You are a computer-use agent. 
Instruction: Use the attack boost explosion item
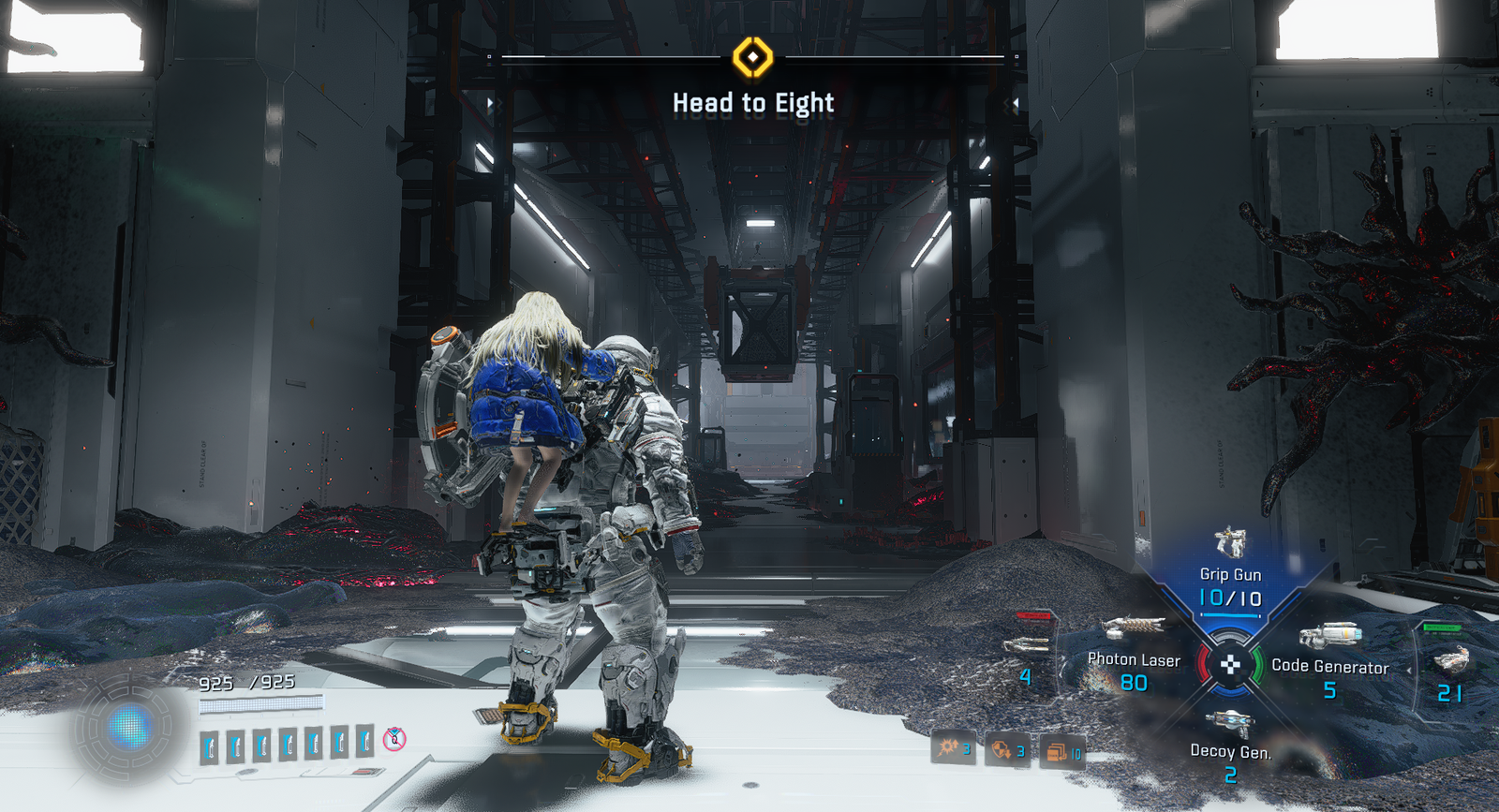953,747
